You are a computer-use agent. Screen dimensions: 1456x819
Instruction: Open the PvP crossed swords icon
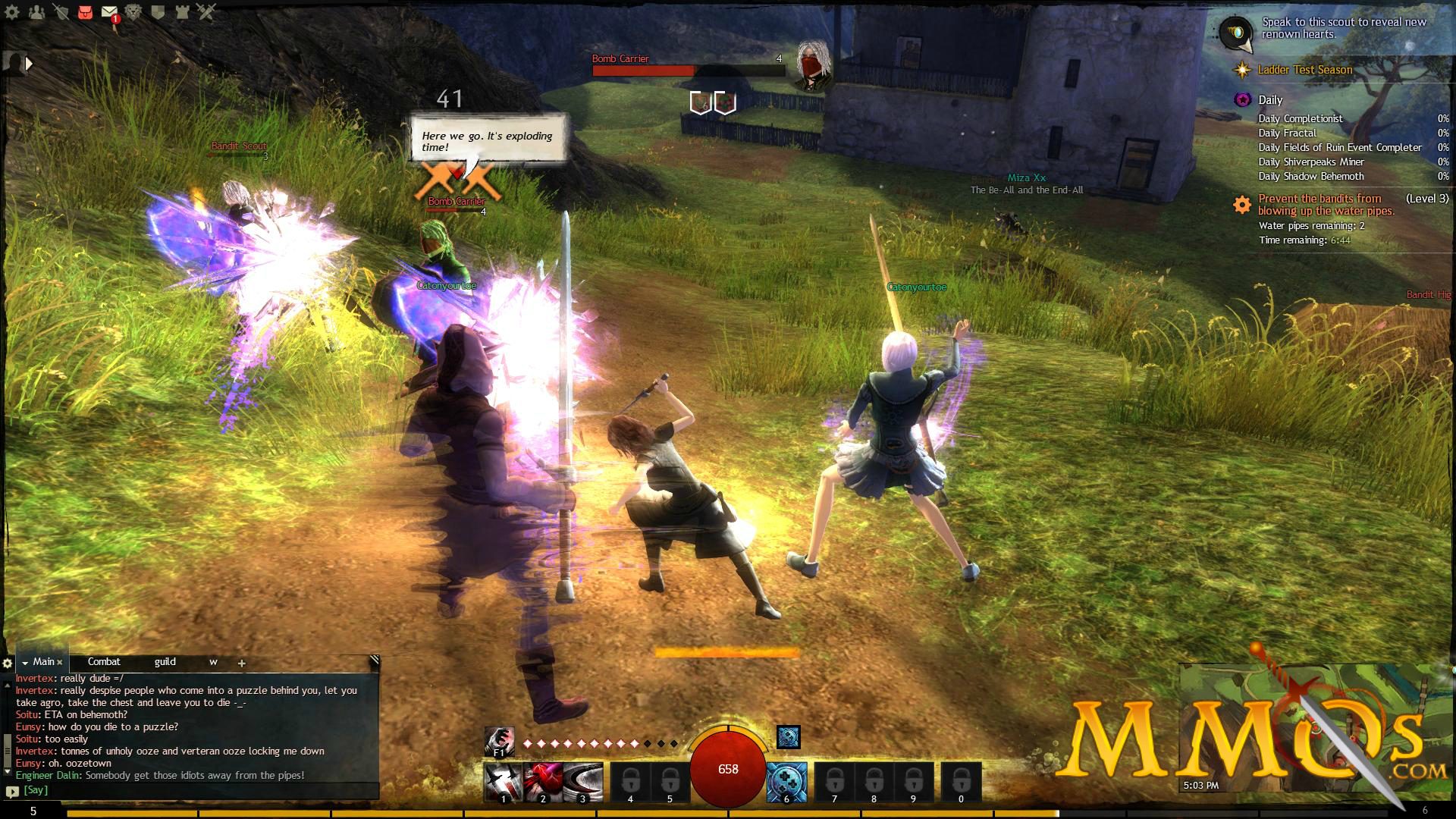point(206,12)
